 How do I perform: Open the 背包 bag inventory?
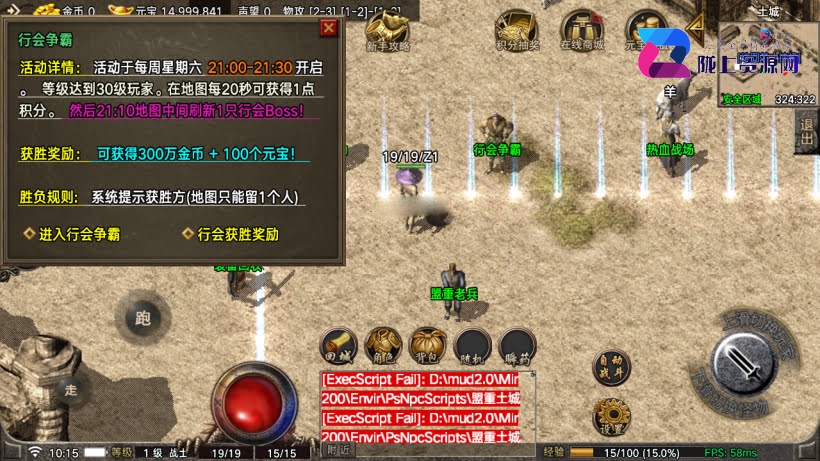pos(428,343)
